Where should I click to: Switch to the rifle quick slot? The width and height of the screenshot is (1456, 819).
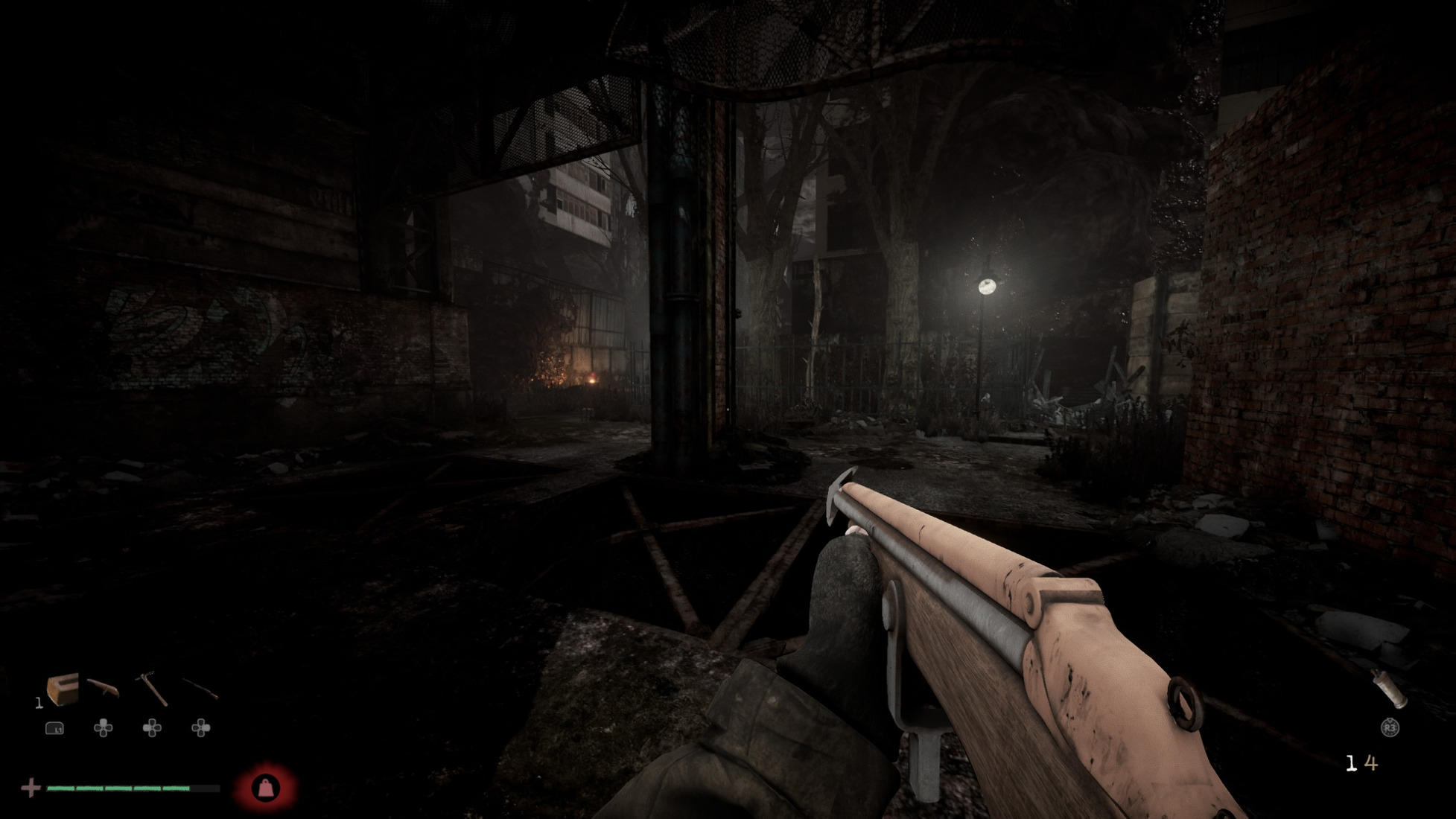tap(200, 689)
